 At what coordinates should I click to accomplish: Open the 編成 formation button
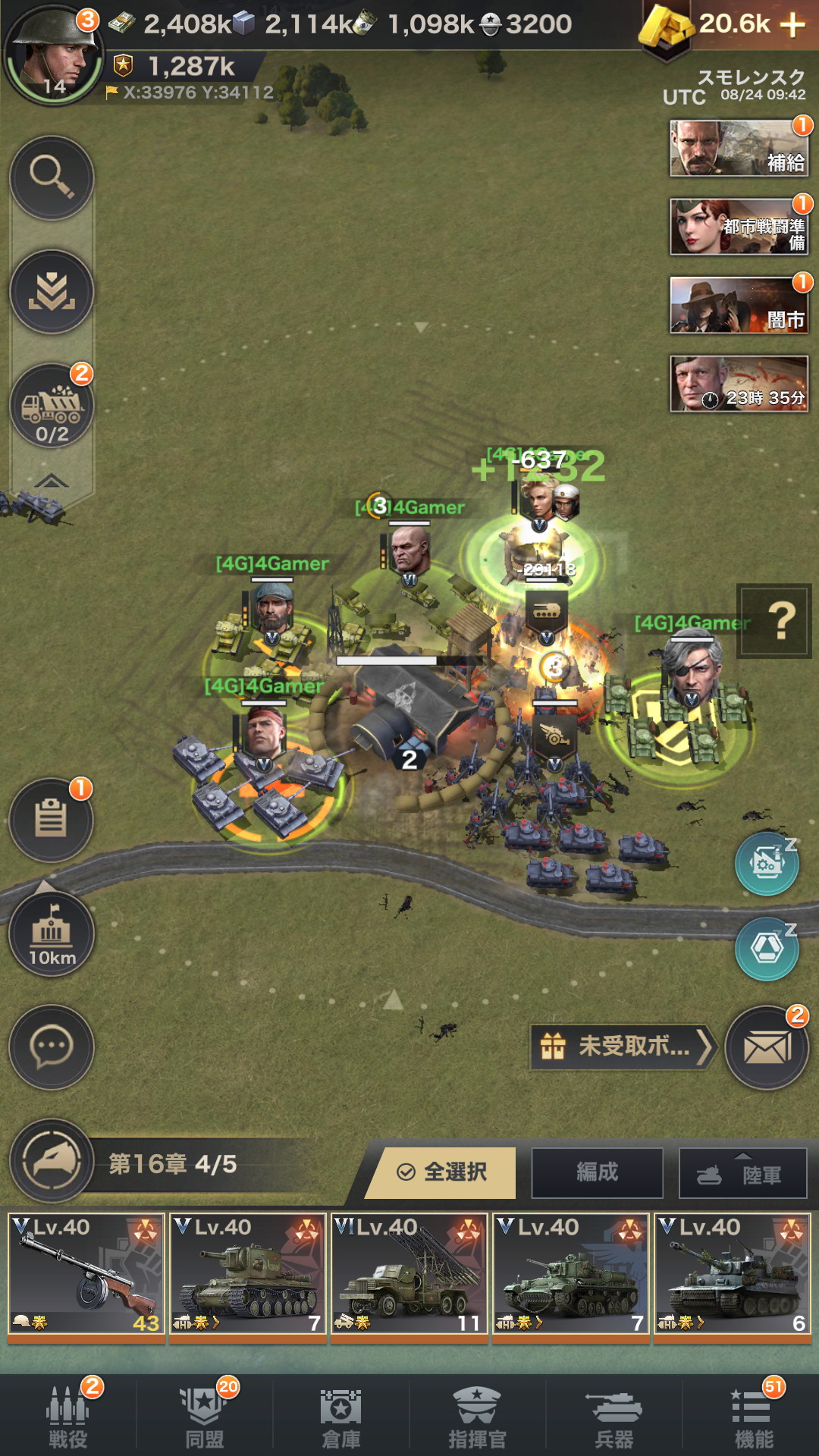(597, 1172)
